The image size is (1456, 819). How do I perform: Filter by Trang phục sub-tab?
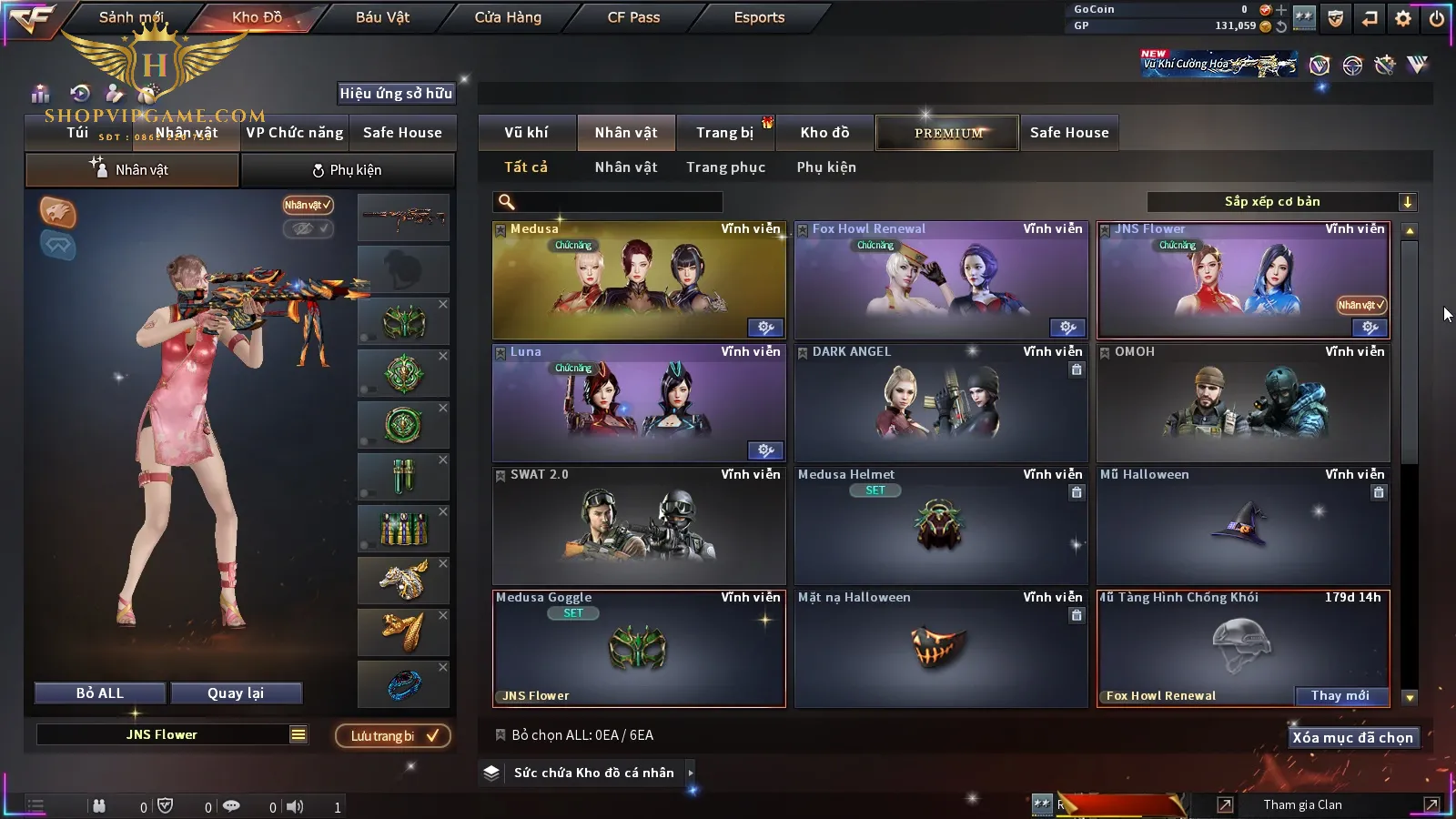[x=725, y=167]
